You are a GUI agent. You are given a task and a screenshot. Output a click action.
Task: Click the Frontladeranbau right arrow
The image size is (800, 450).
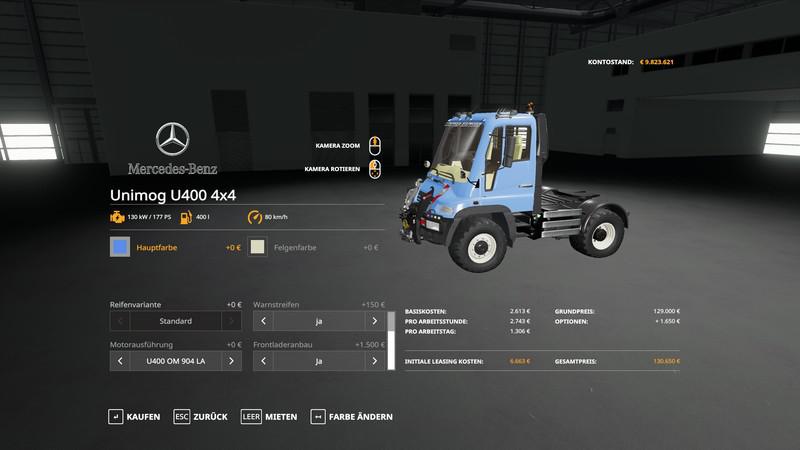375,360
